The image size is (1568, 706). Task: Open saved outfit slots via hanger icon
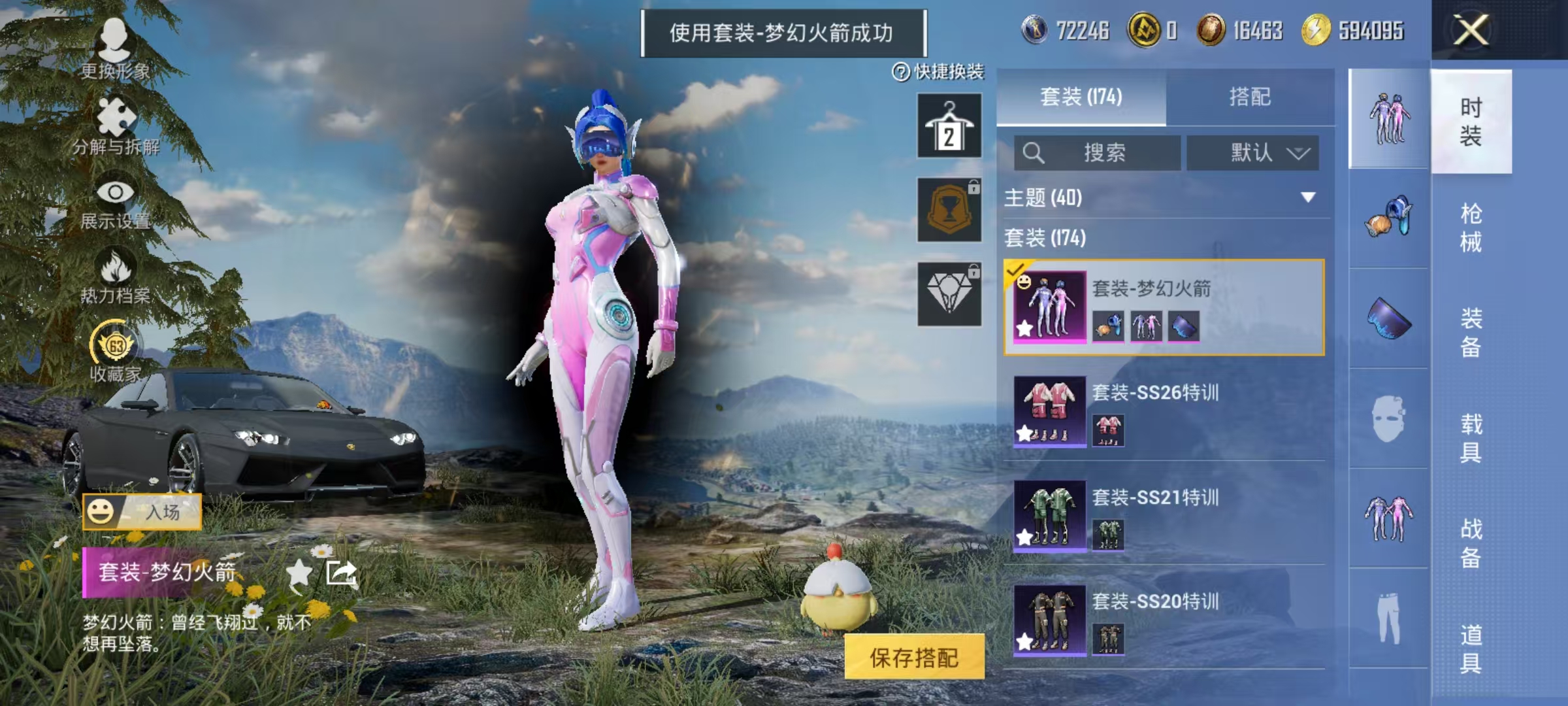pos(949,124)
